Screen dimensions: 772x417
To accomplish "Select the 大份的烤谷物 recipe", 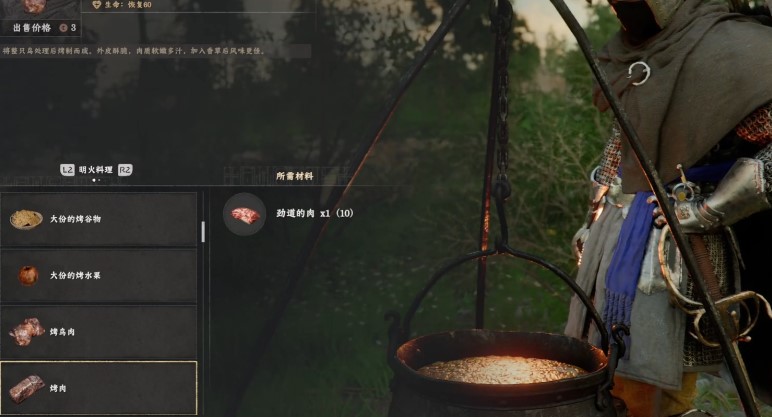I will coord(98,219).
